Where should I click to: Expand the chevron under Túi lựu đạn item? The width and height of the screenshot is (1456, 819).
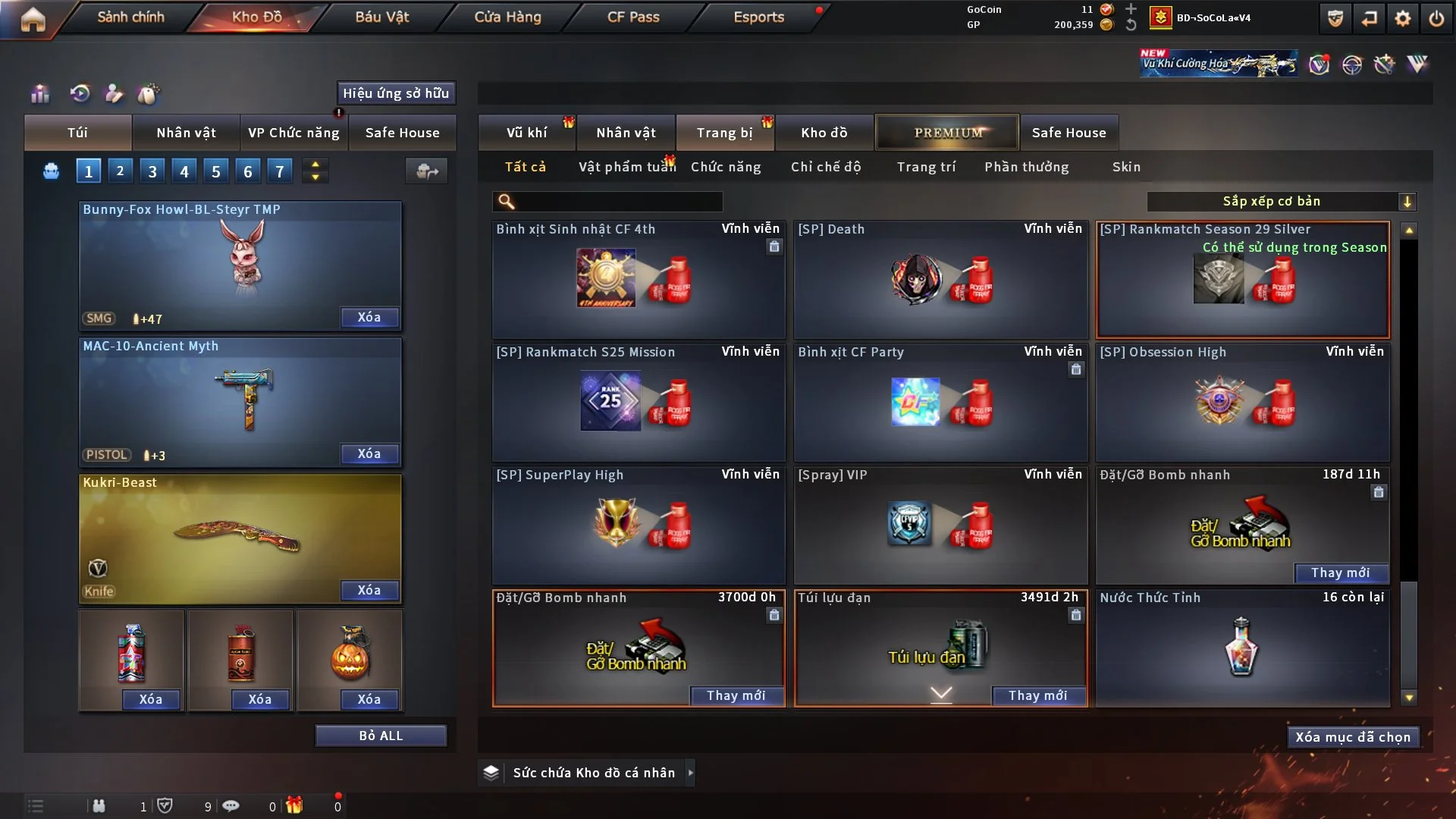[x=940, y=693]
